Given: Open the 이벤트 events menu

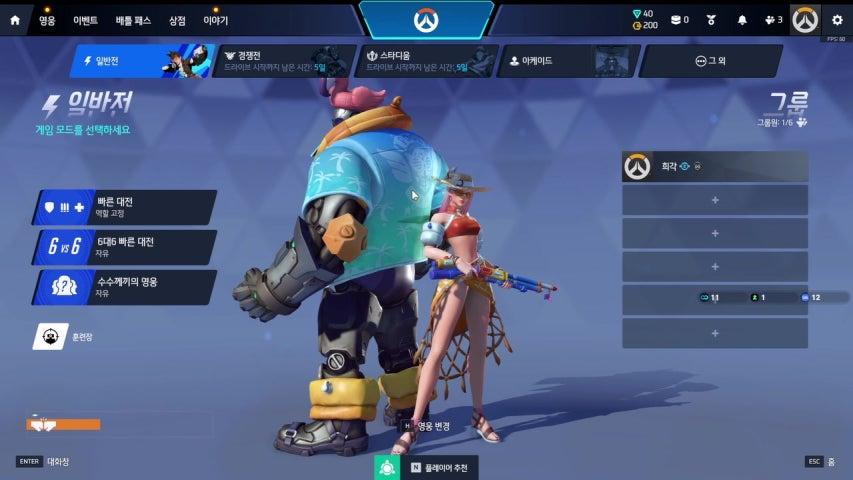Looking at the screenshot, I should 85,20.
